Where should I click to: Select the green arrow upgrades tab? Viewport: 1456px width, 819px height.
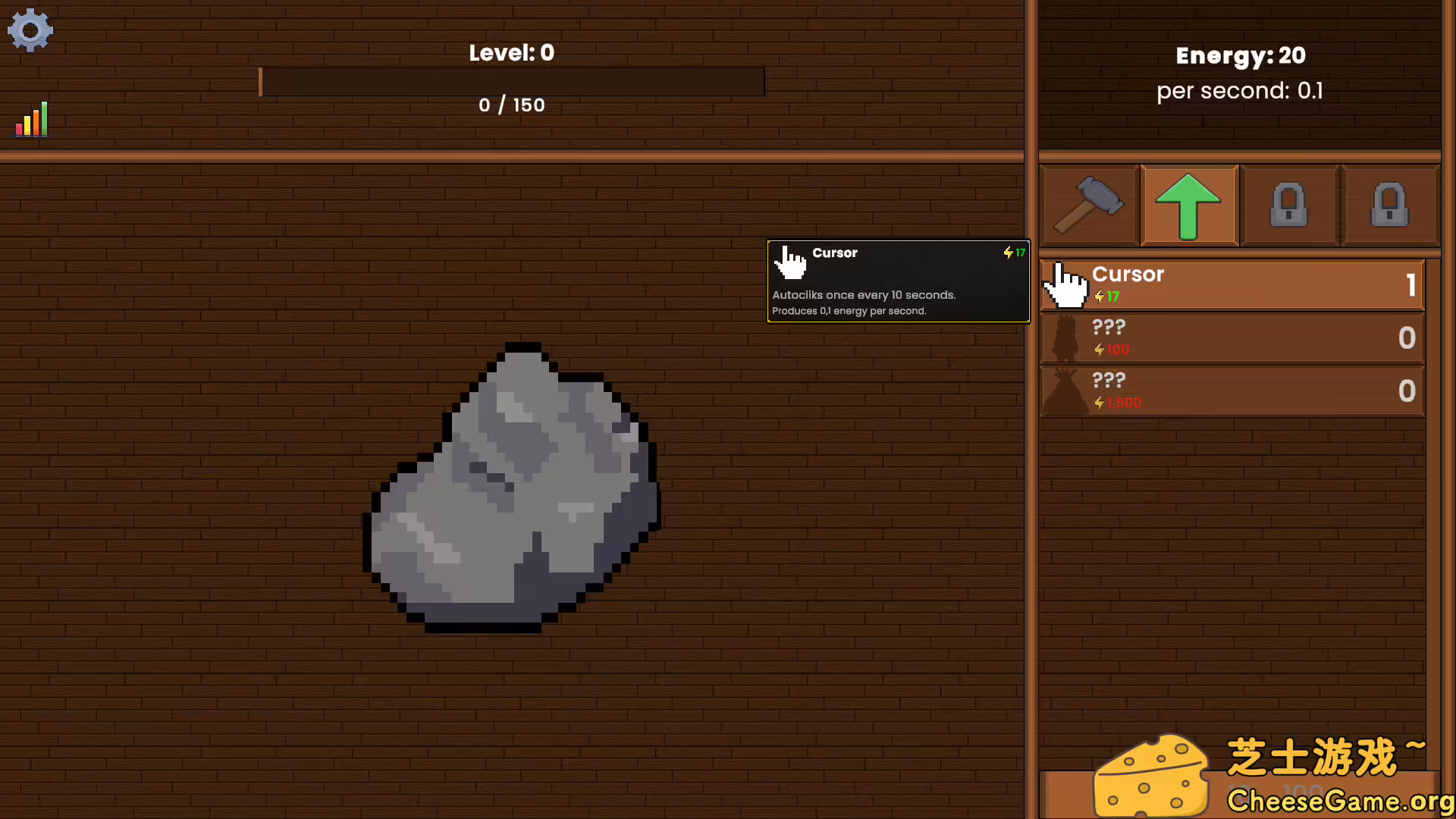(1188, 206)
